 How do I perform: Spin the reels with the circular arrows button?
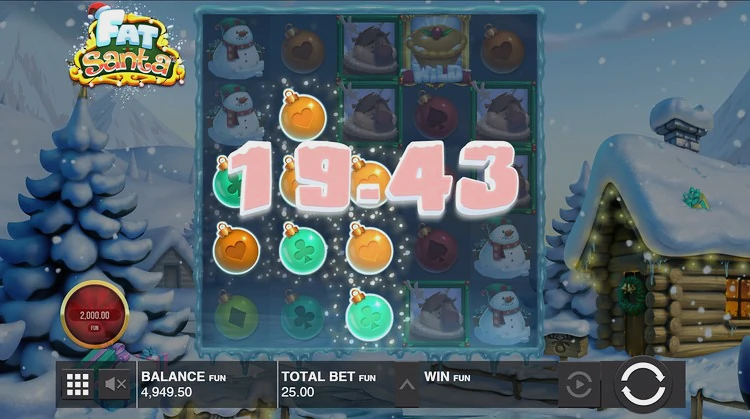click(x=641, y=385)
